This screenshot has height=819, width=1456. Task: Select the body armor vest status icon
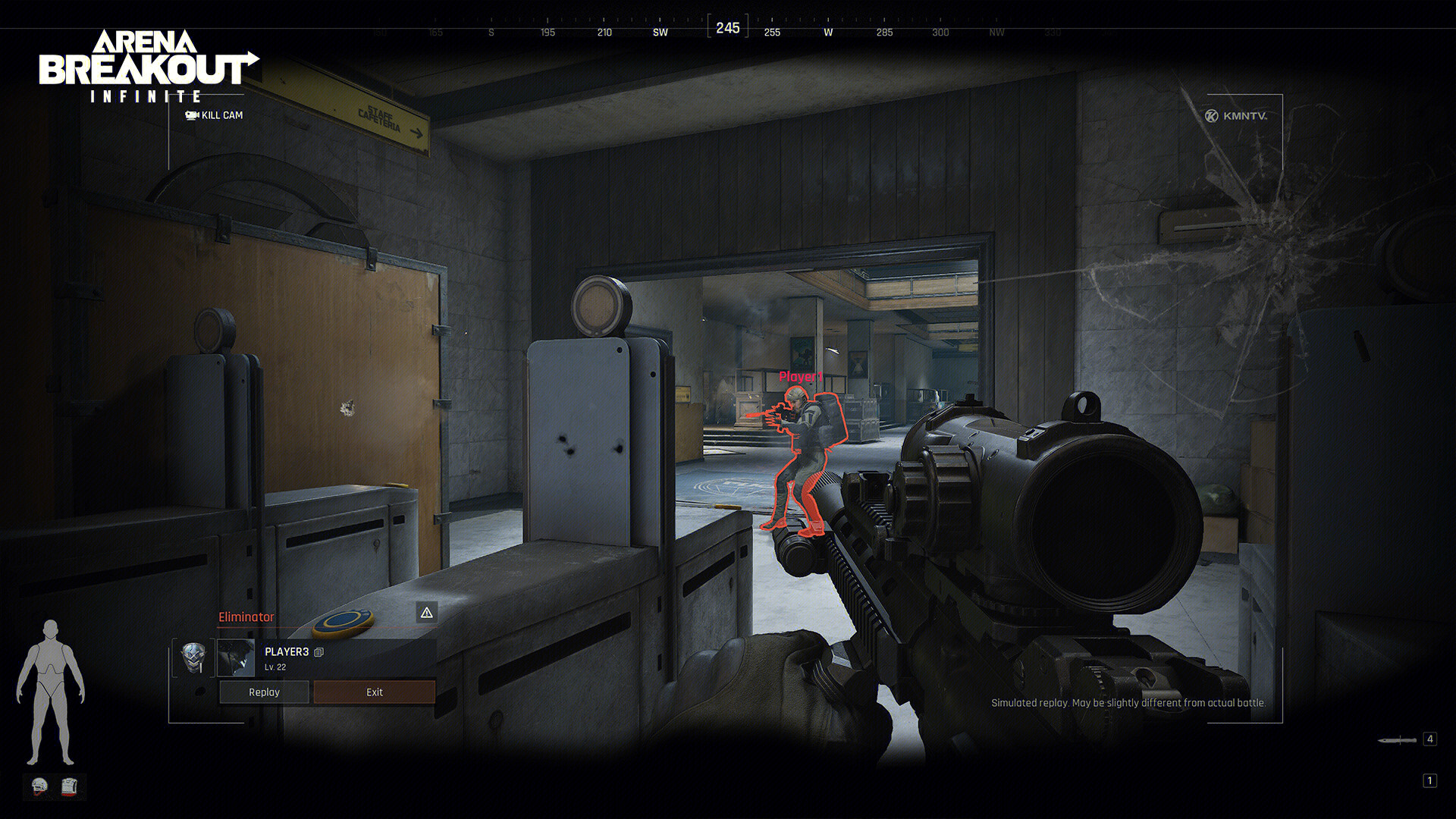tap(69, 786)
